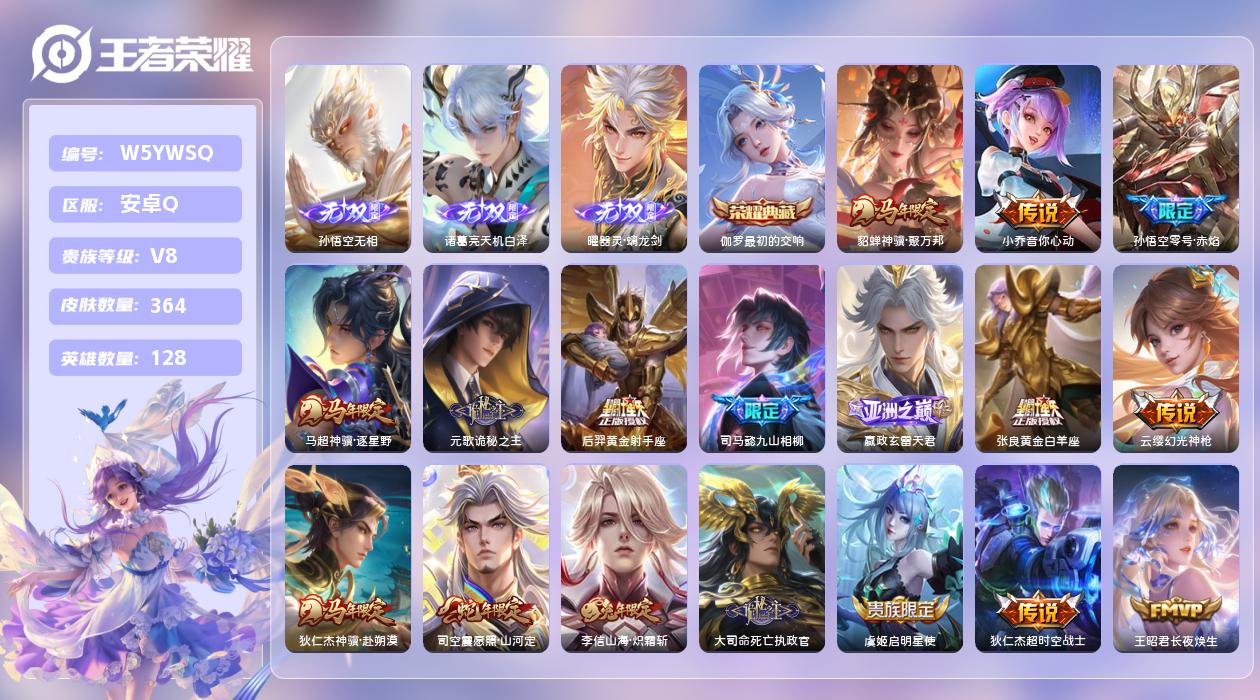
Task: Select the 孙悟空无相 skin card
Action: click(x=348, y=158)
